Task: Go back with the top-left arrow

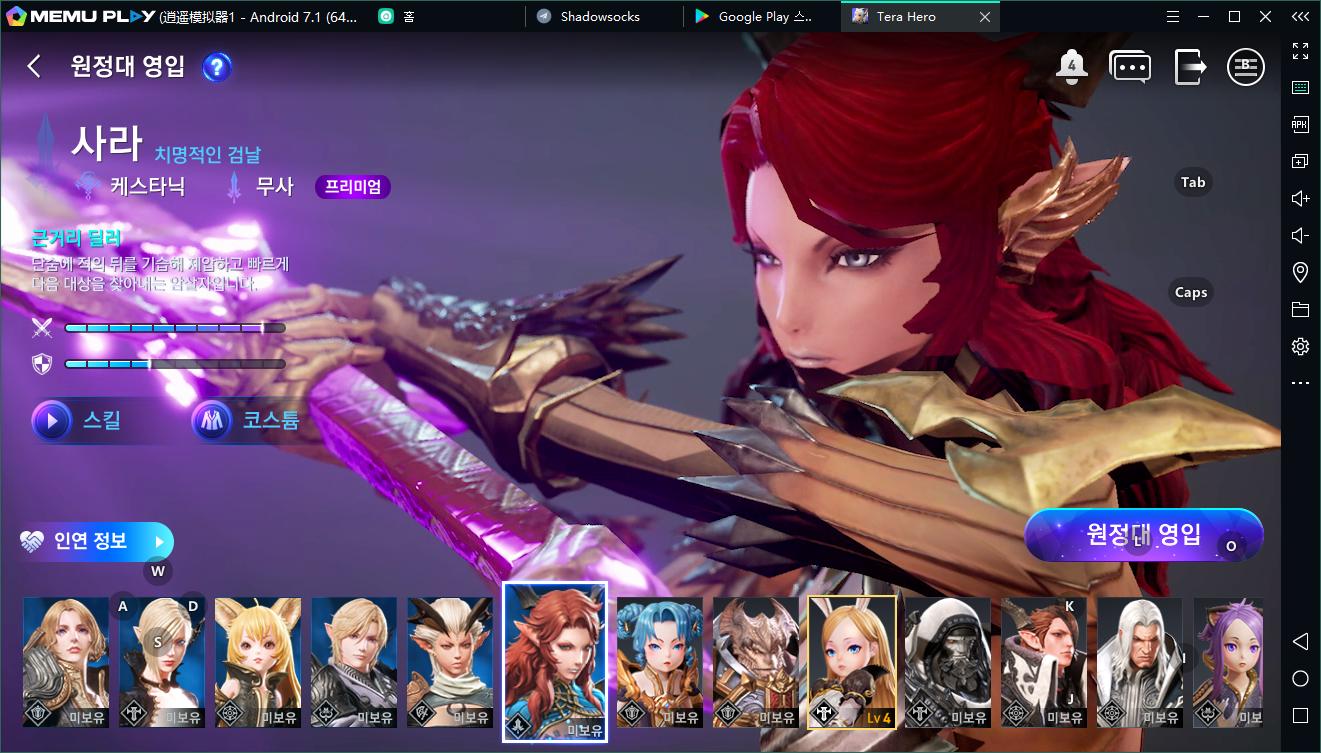Action: (x=34, y=67)
